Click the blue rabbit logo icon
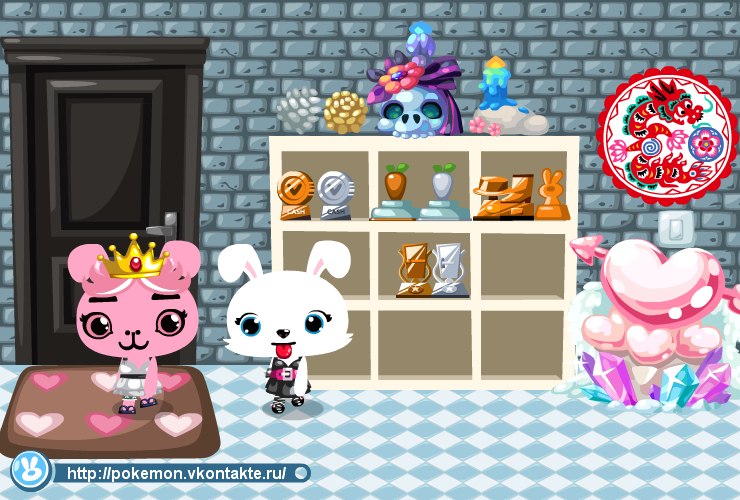 [x=28, y=470]
